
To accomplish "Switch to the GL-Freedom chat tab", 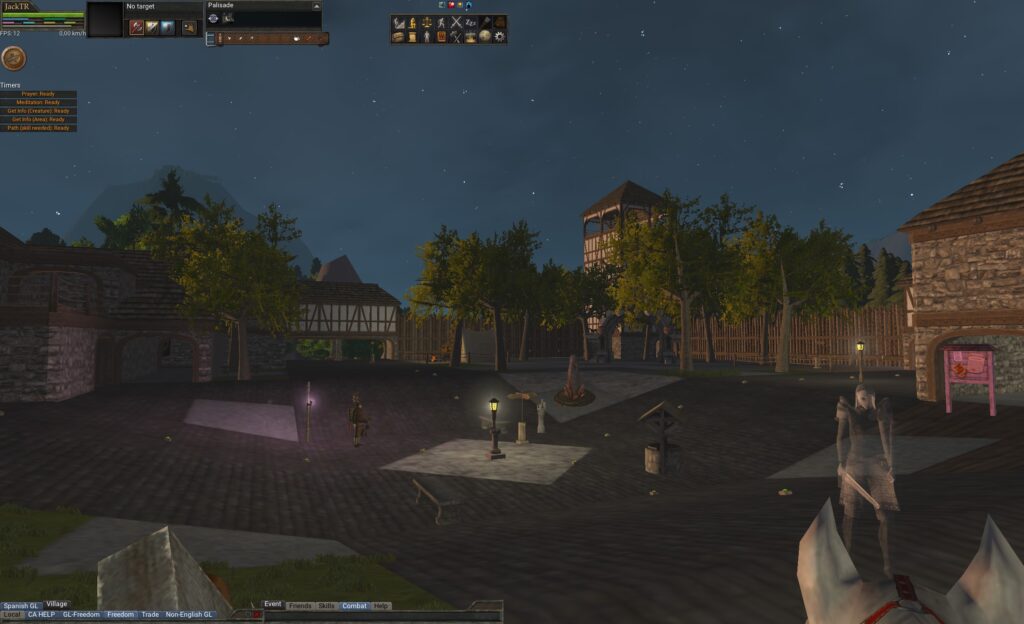I will [81, 615].
